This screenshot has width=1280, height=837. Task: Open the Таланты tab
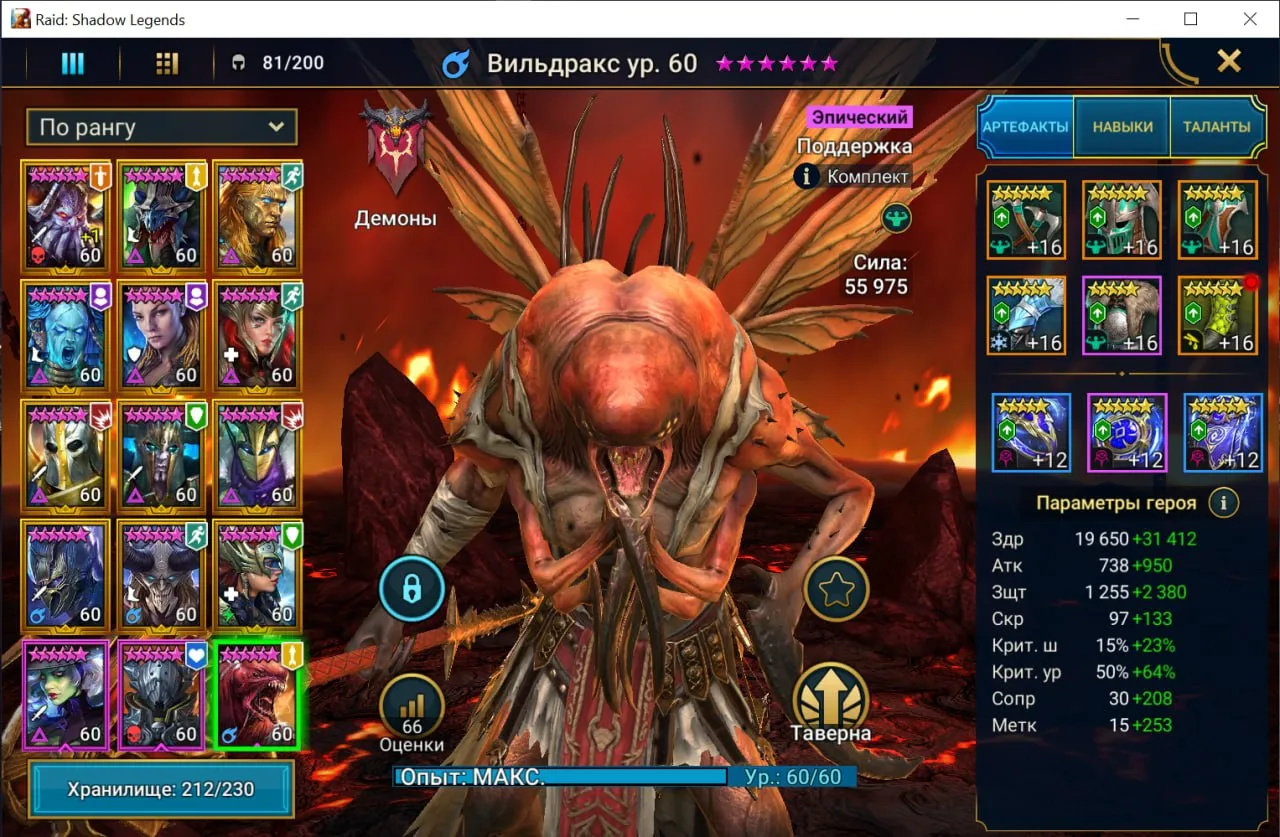(1216, 127)
